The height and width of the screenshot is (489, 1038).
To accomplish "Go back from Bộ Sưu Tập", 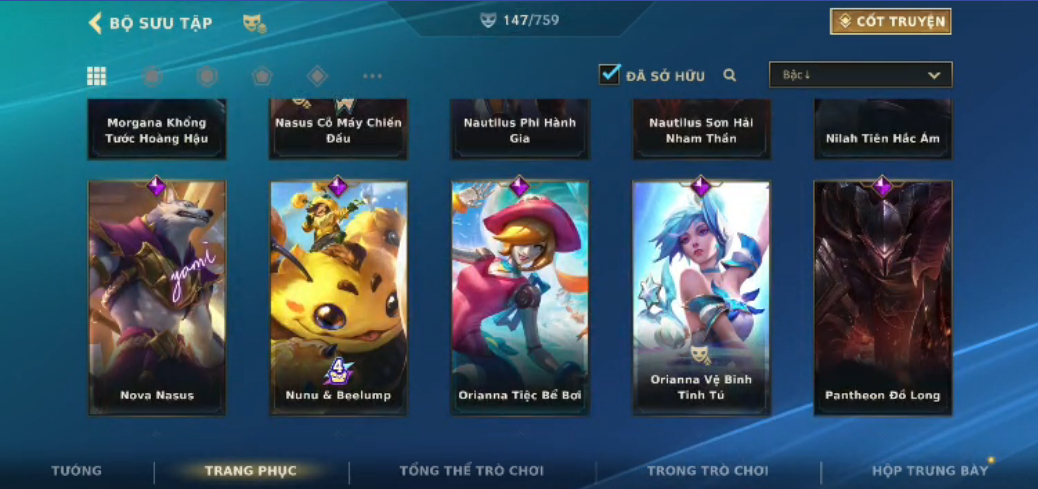I will click(96, 22).
